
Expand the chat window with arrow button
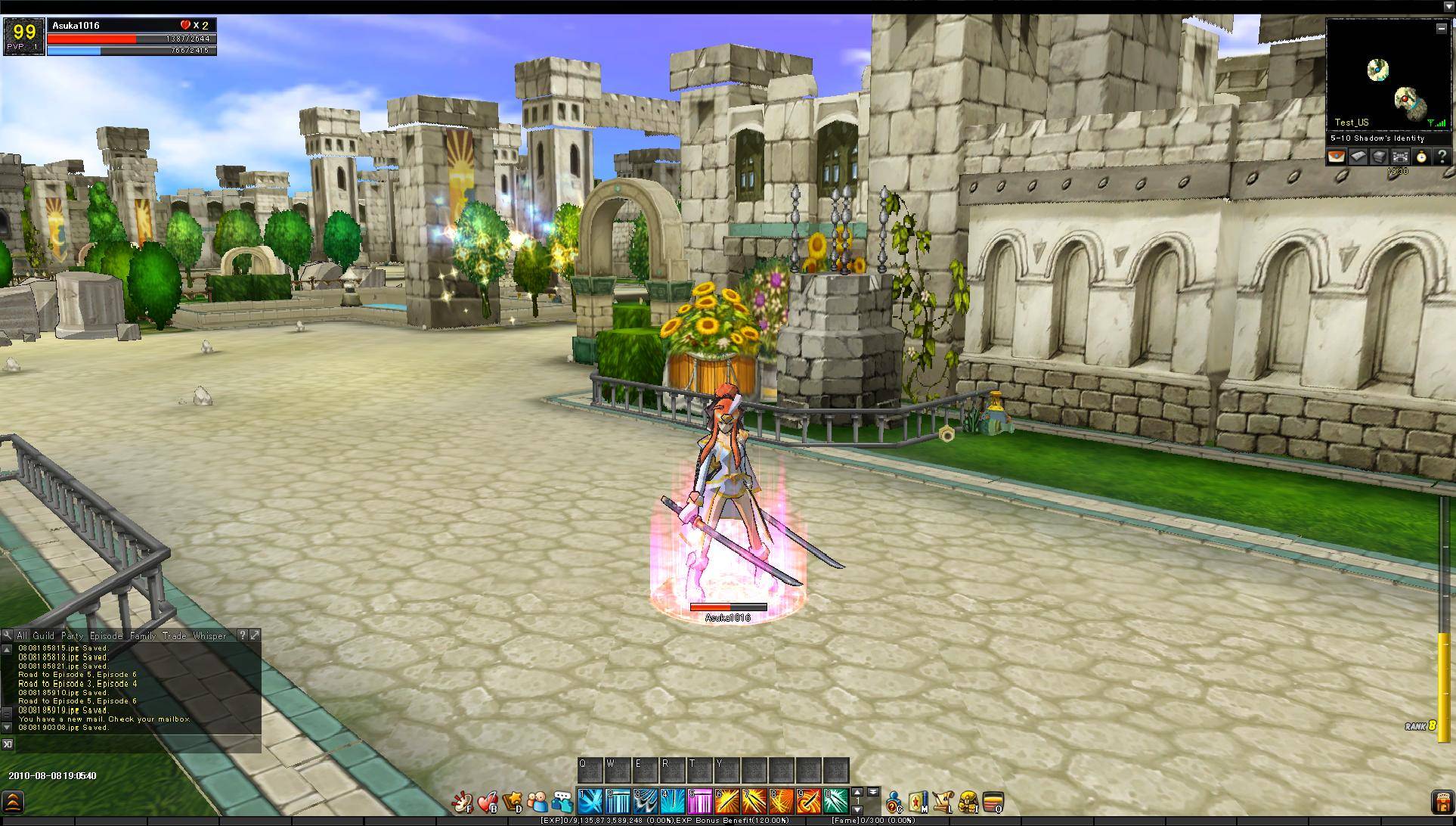[255, 635]
